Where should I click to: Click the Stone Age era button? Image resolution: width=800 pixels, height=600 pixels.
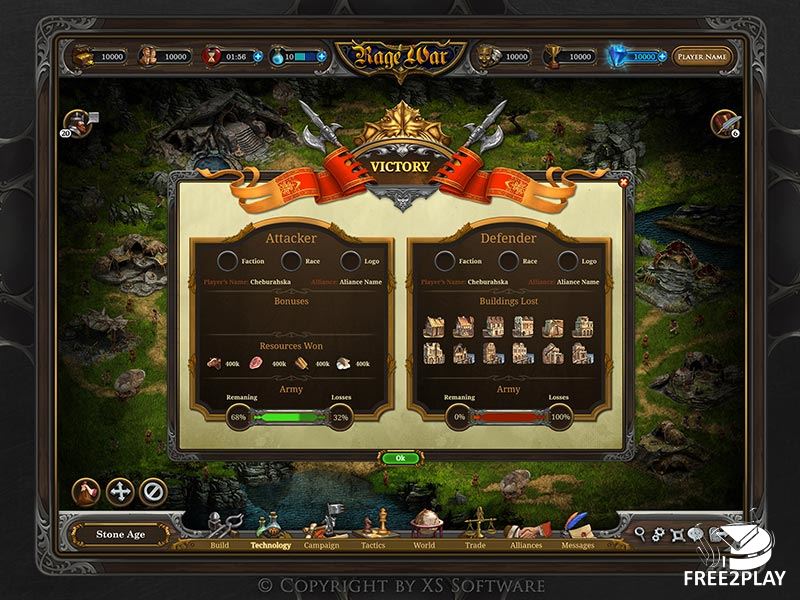point(121,535)
